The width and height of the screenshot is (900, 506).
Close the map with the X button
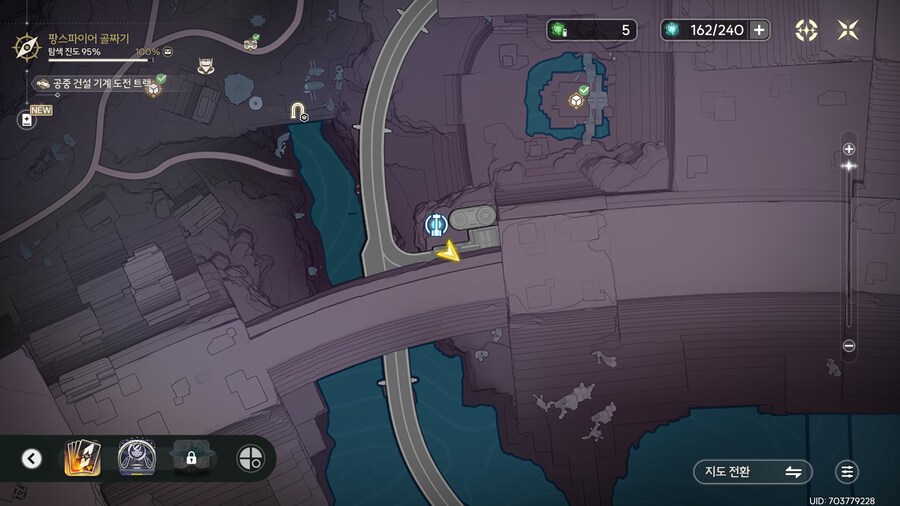pos(847,30)
